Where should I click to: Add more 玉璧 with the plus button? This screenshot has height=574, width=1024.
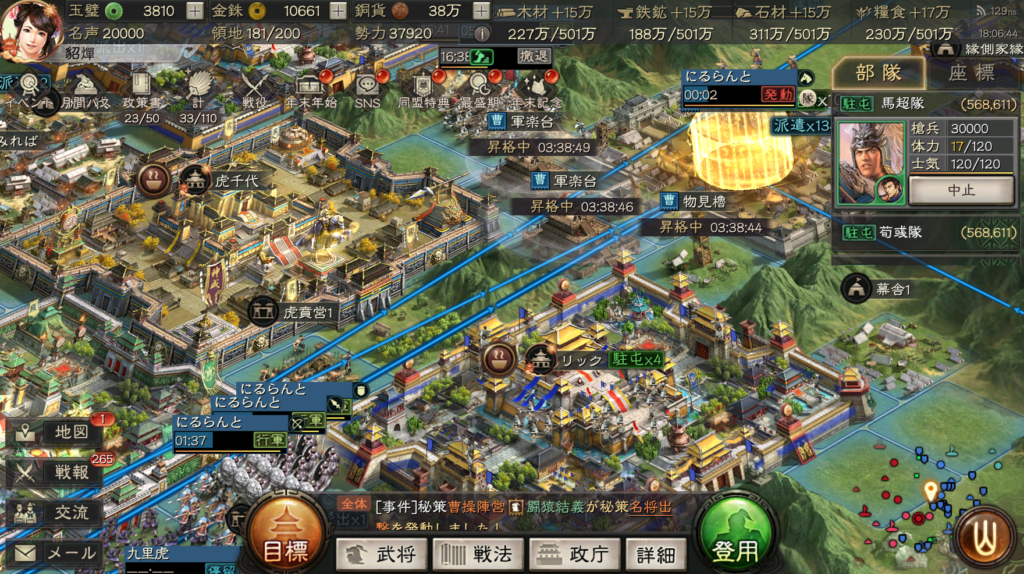pyautogui.click(x=196, y=11)
